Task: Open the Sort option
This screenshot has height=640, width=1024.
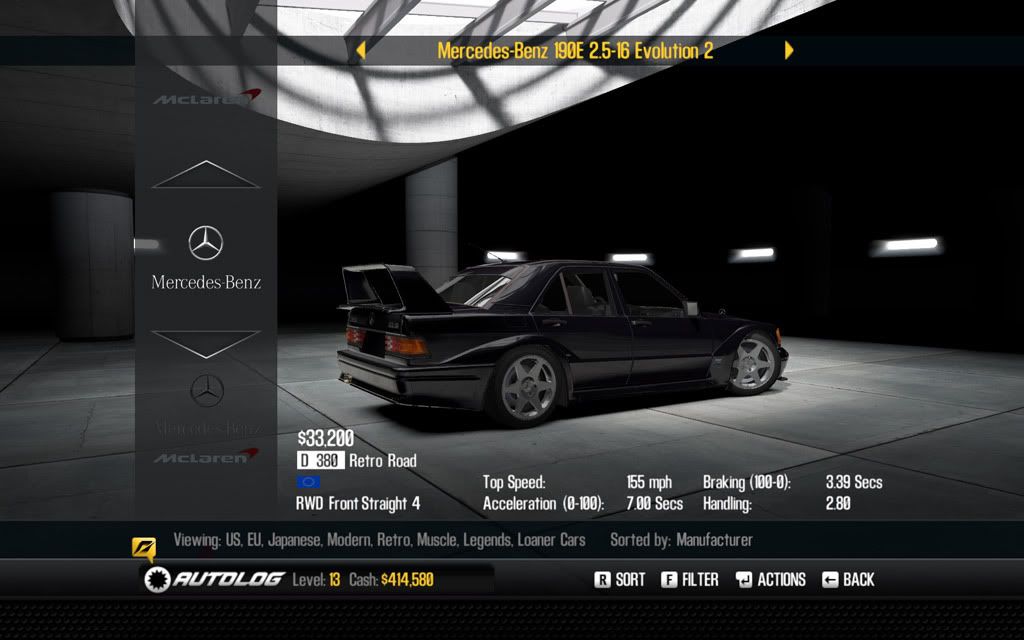Action: 620,579
